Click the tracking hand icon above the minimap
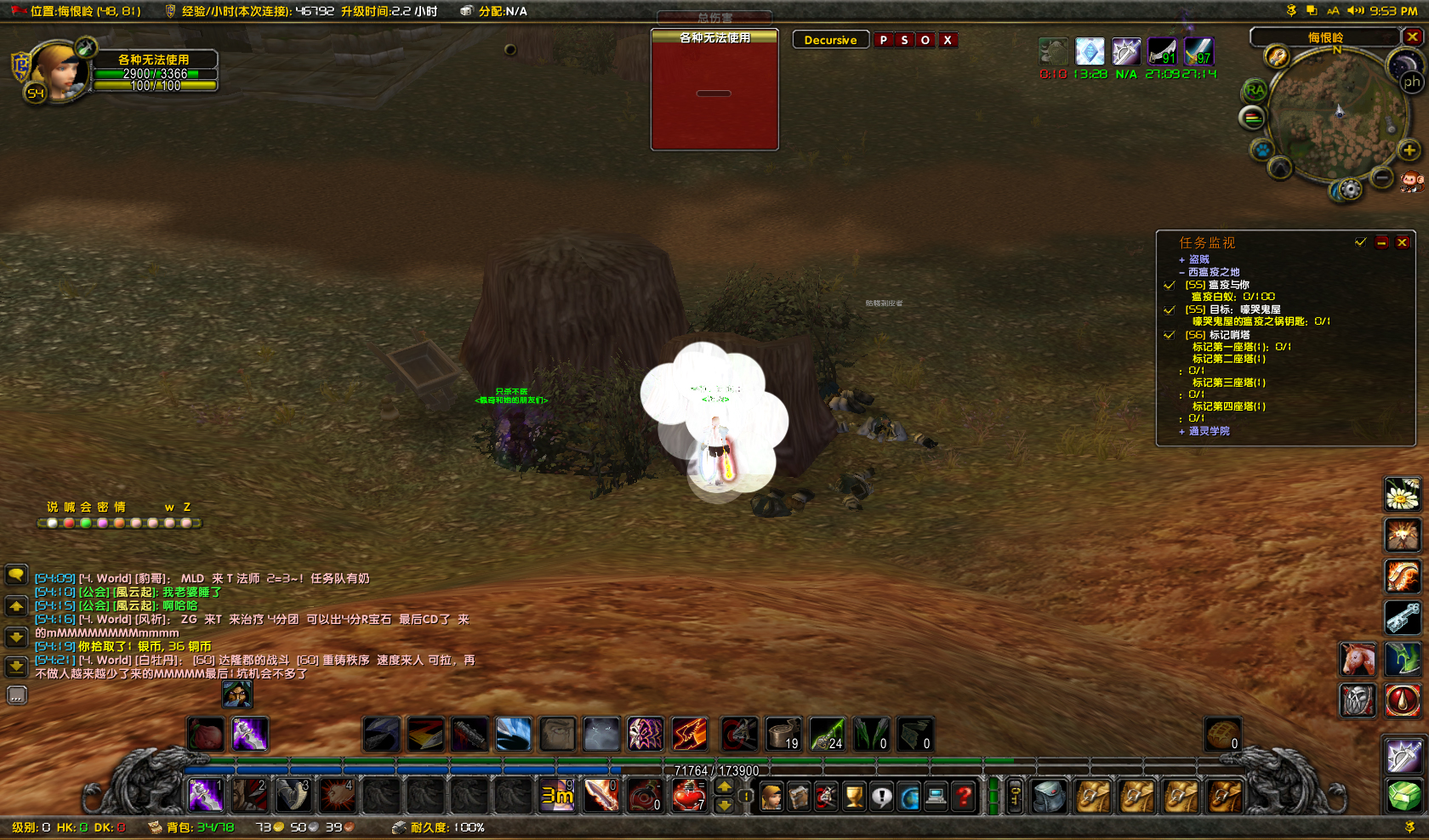1429x840 pixels. pos(1277,57)
